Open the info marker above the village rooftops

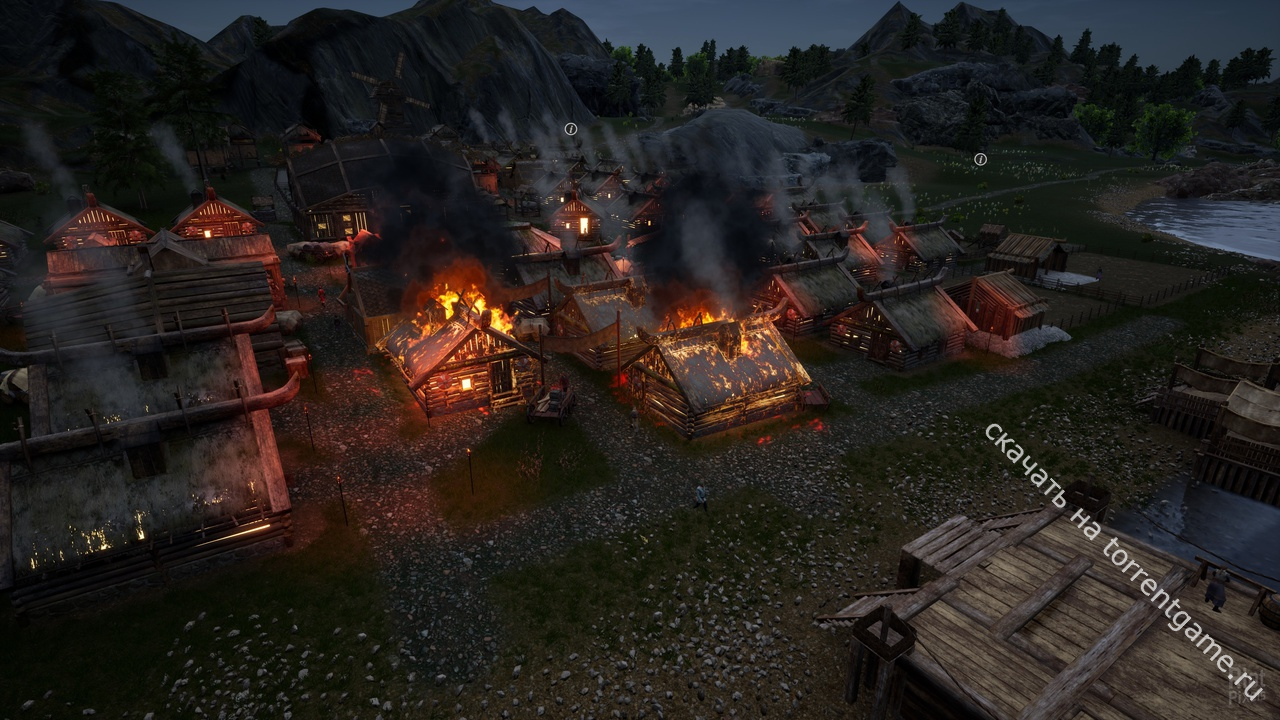click(x=571, y=129)
